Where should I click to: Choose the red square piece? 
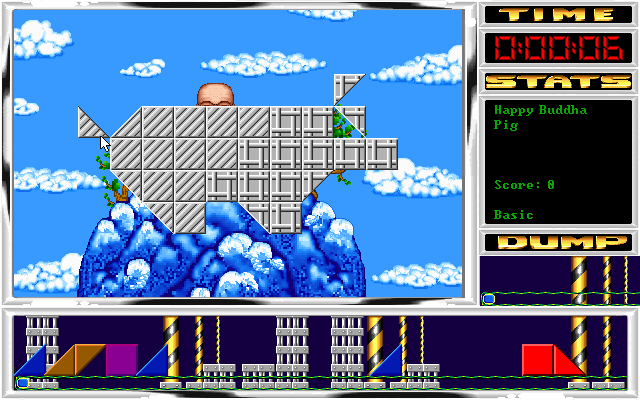(537, 359)
